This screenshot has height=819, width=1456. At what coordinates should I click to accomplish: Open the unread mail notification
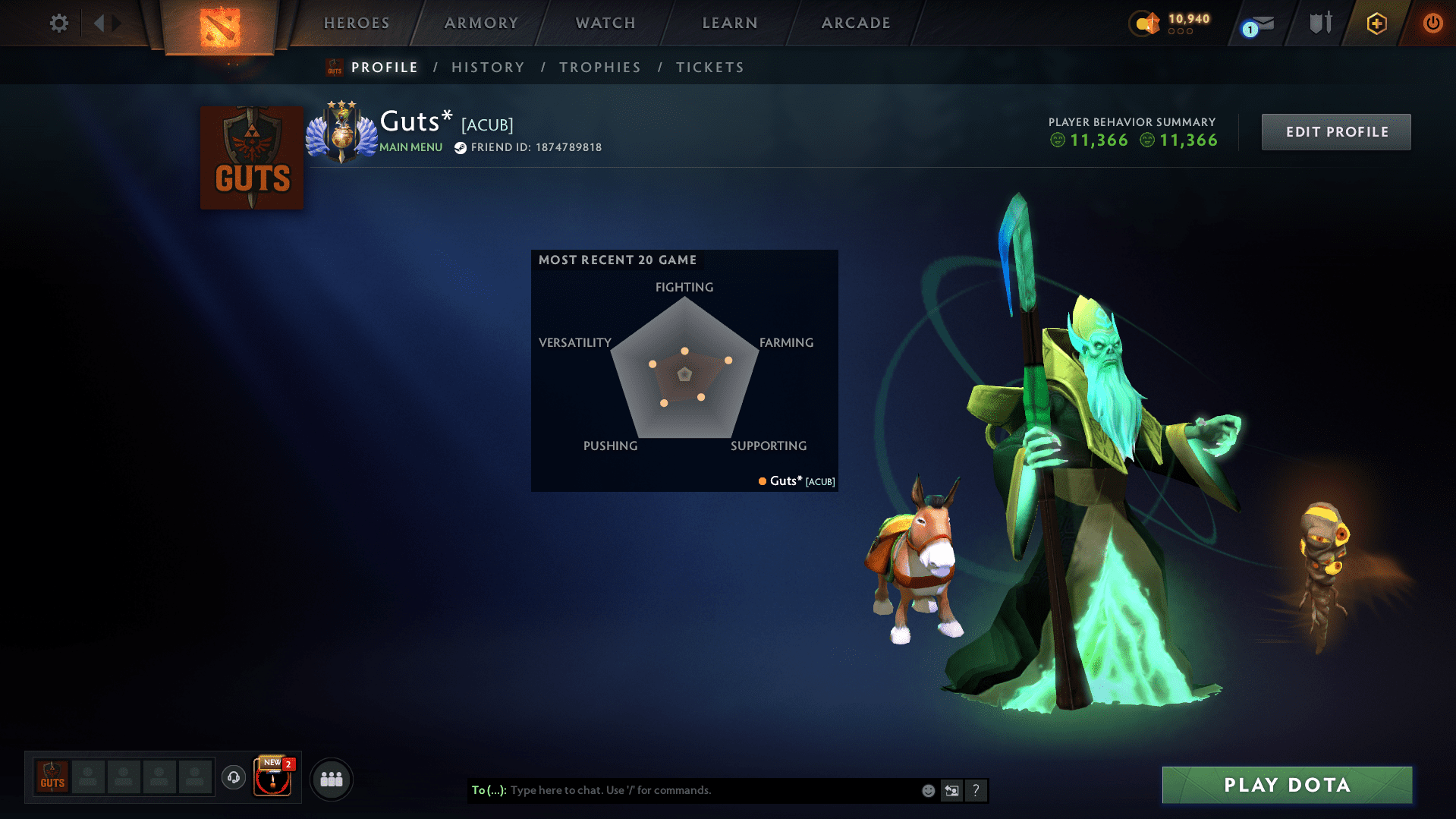1257,23
